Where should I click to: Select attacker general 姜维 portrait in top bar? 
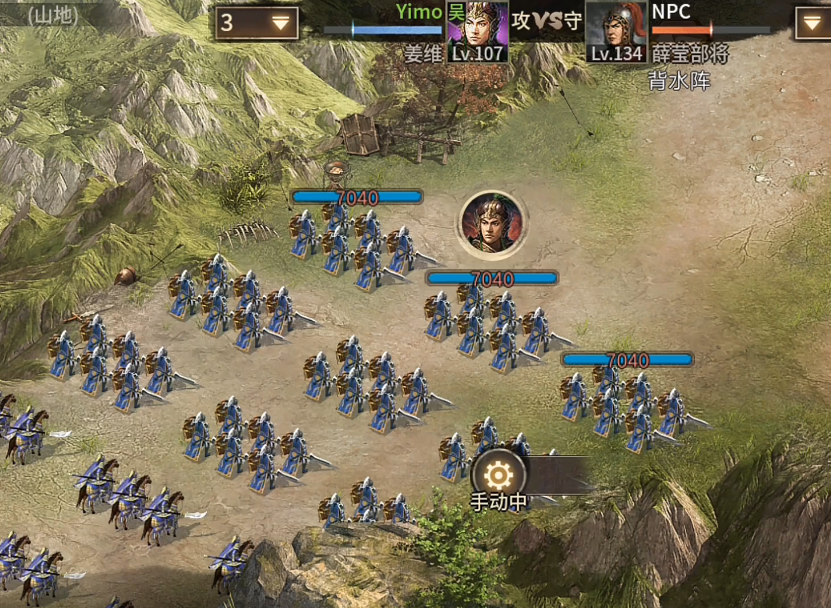pos(478,28)
